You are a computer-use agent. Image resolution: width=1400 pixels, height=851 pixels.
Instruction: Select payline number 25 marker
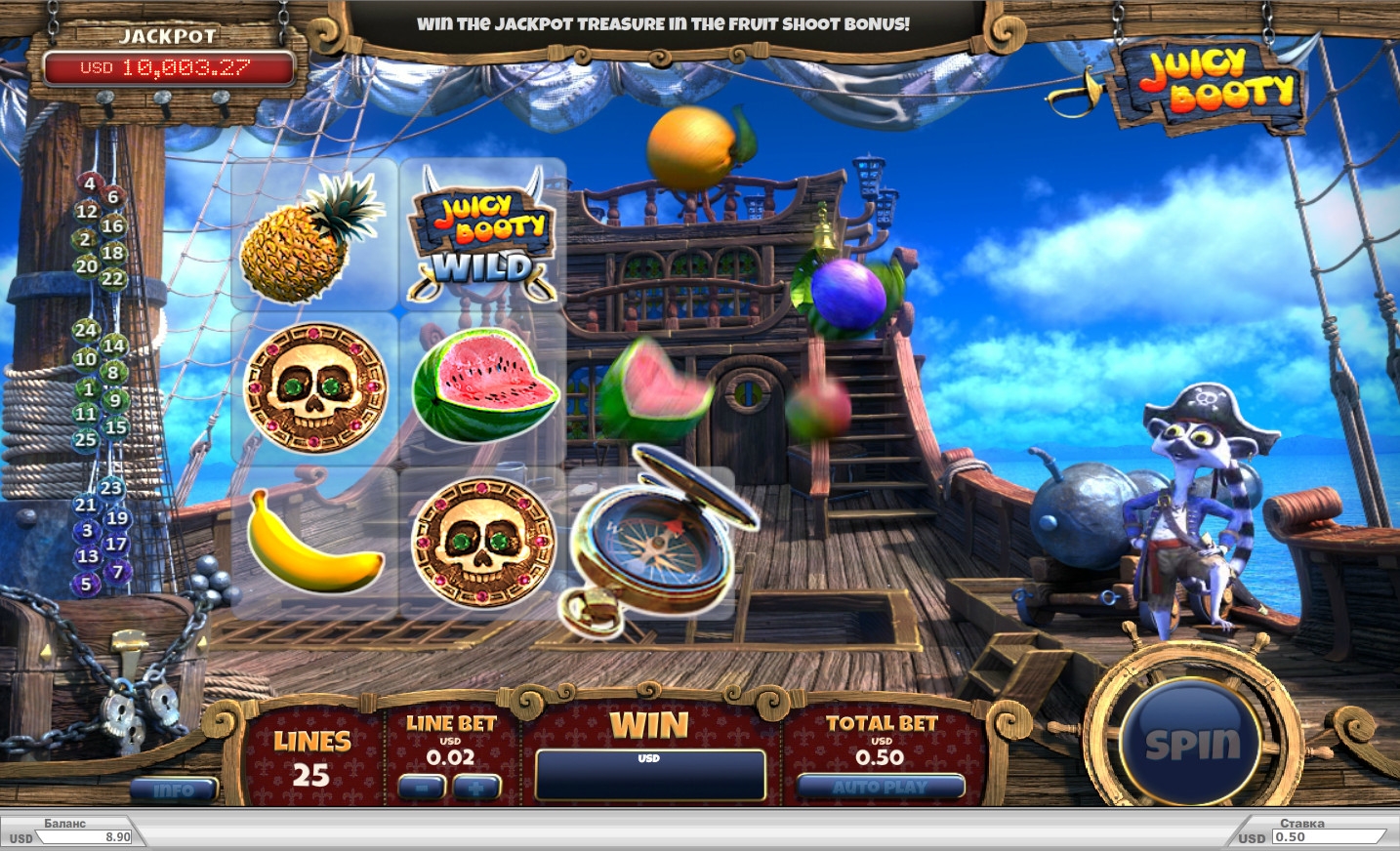(x=86, y=439)
